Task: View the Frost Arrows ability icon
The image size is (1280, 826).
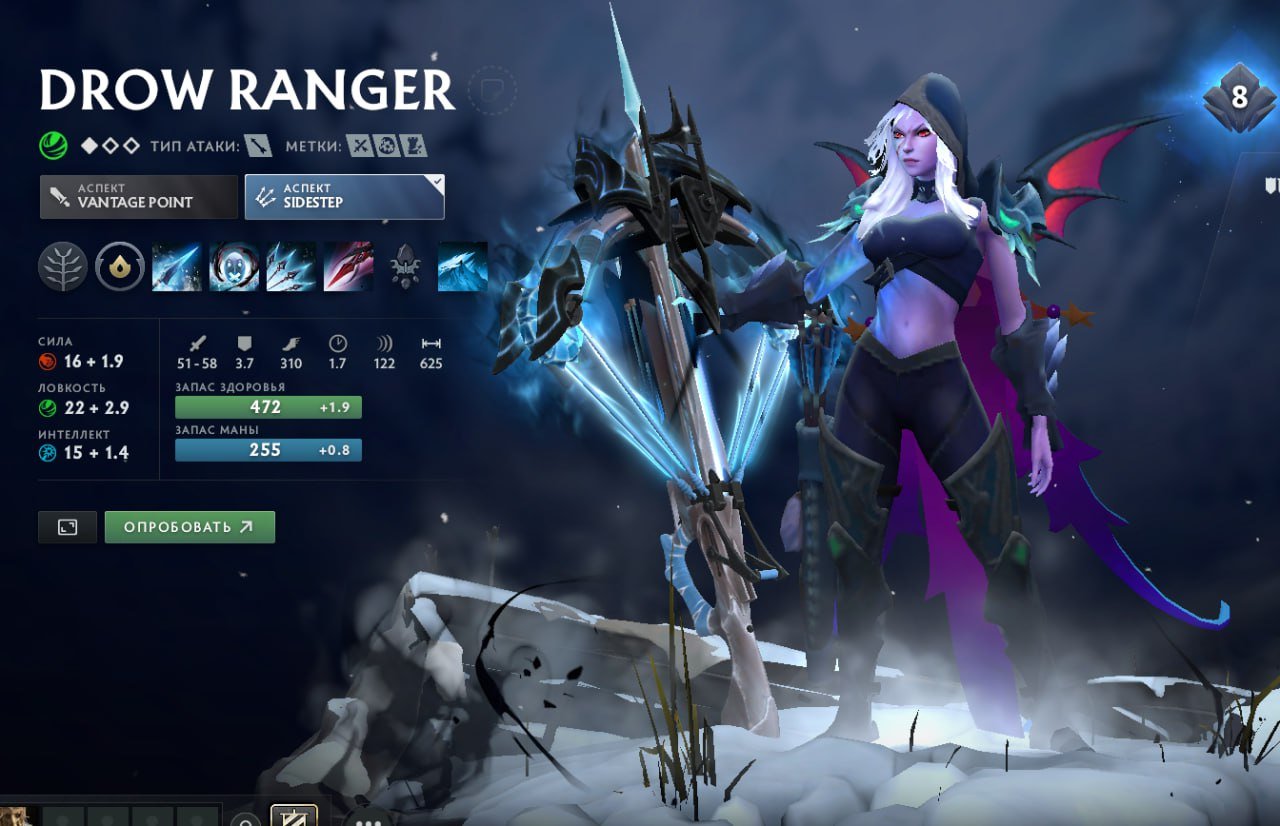Action: coord(177,267)
